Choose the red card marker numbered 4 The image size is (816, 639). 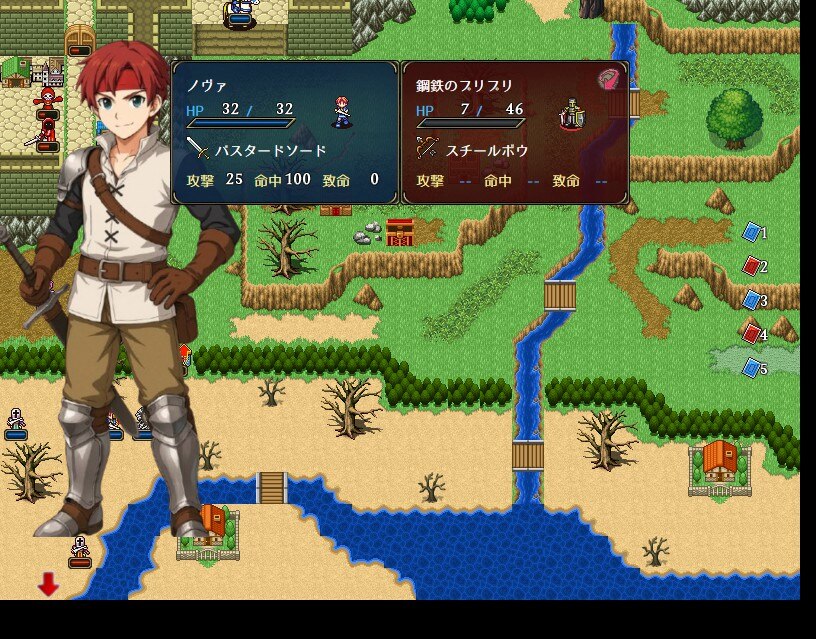(x=752, y=334)
